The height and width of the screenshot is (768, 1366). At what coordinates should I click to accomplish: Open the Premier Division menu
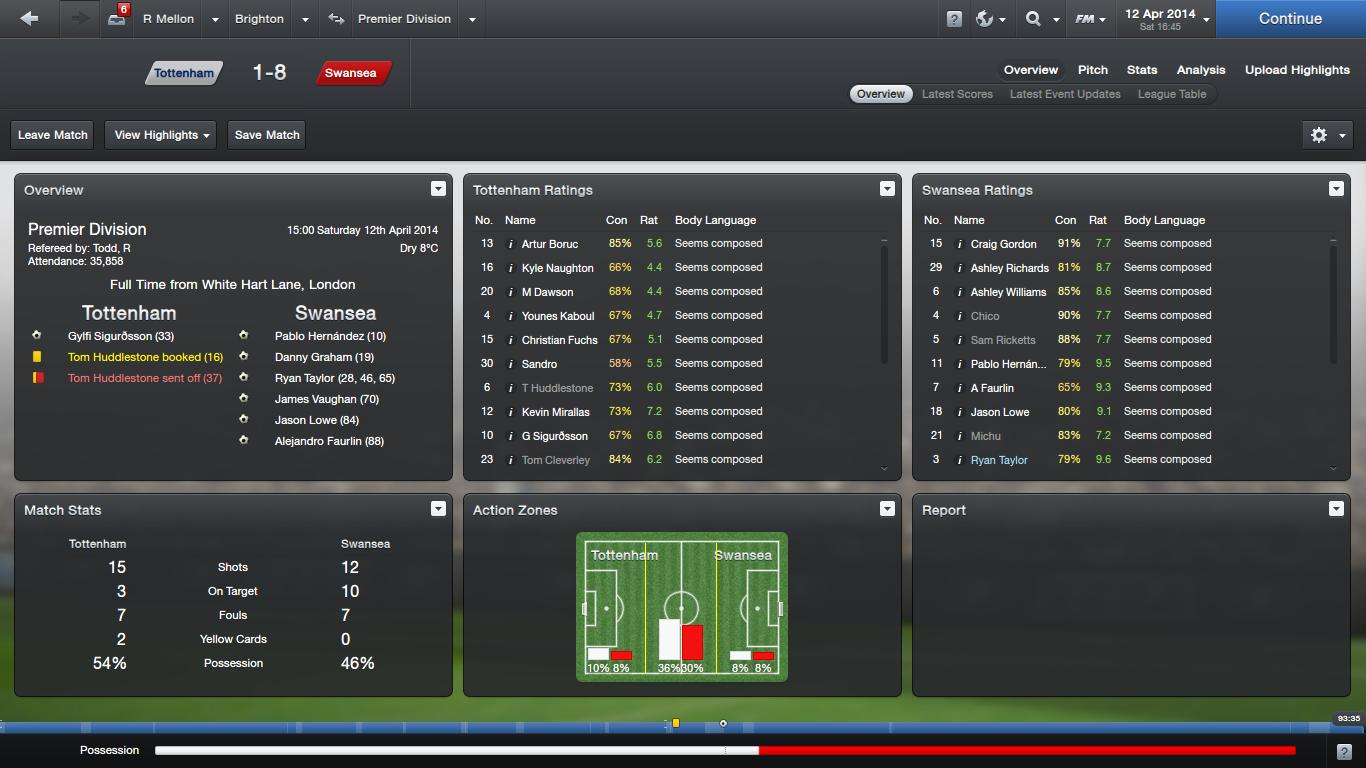(404, 19)
